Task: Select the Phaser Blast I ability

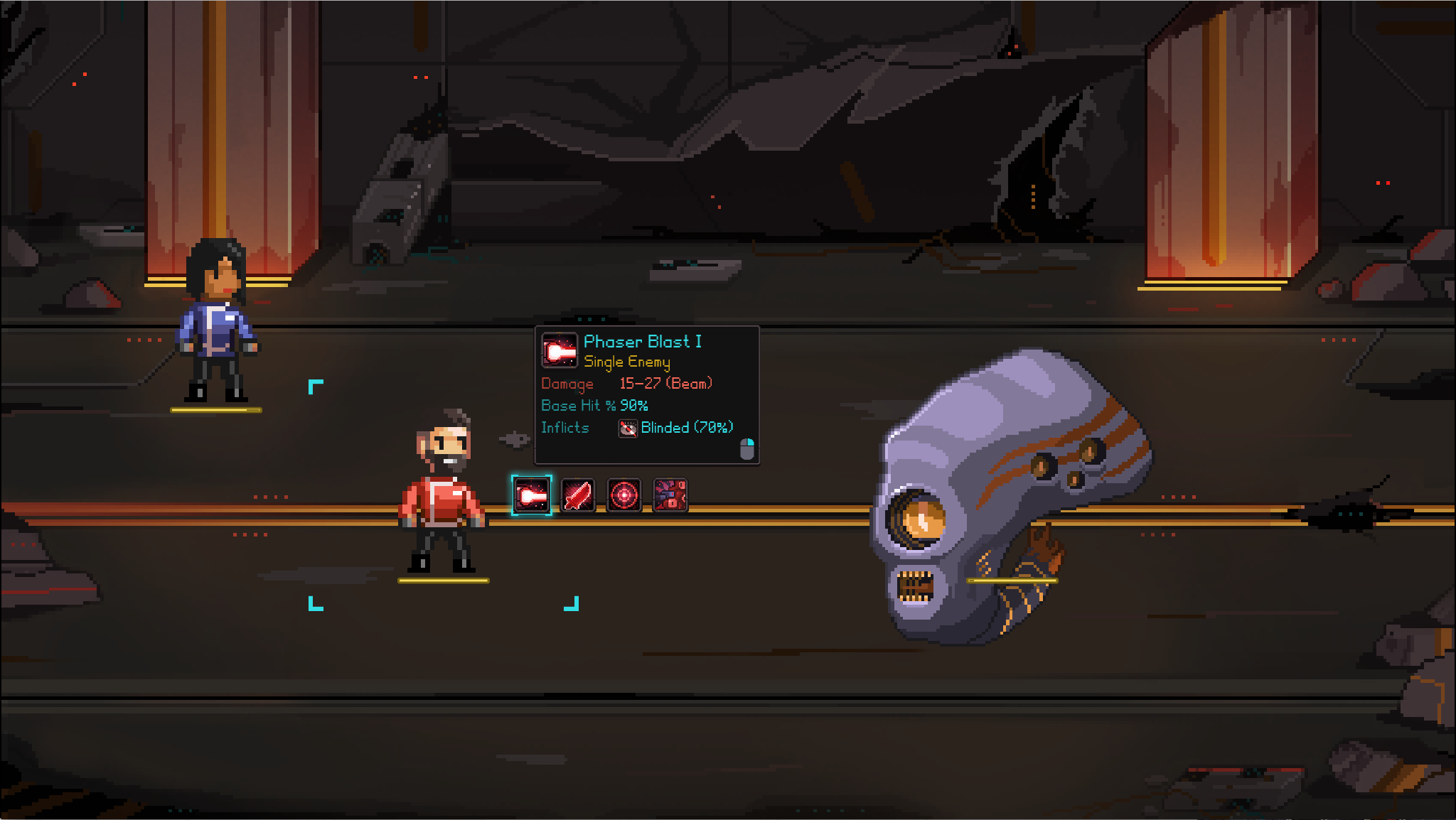Action: tap(531, 495)
